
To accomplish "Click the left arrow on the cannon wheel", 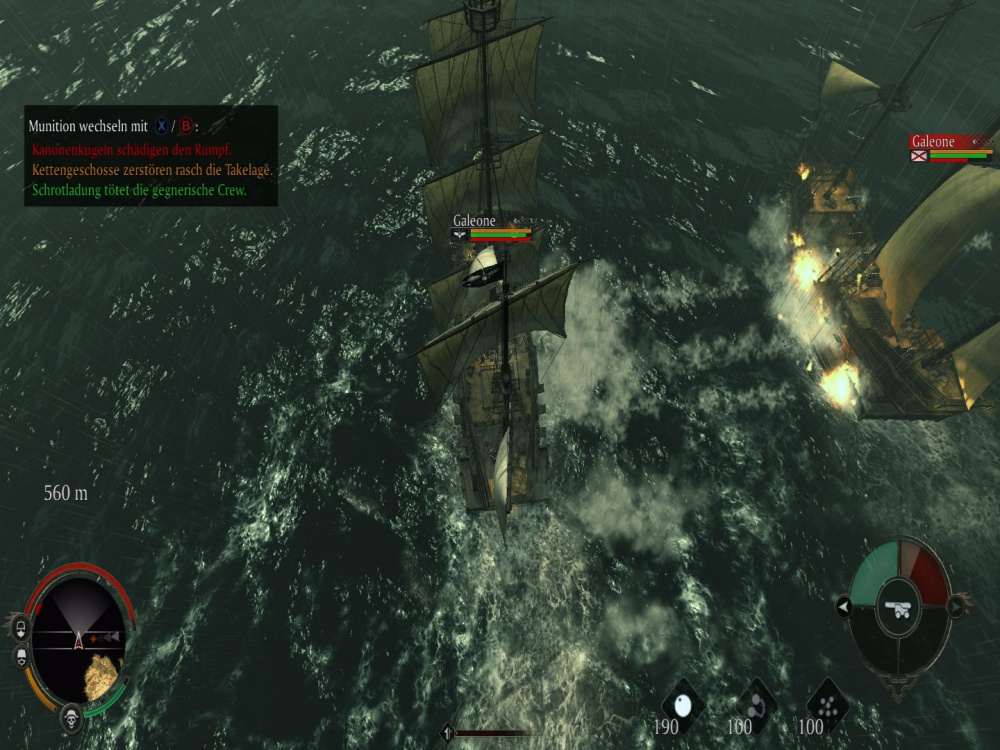I will point(842,606).
